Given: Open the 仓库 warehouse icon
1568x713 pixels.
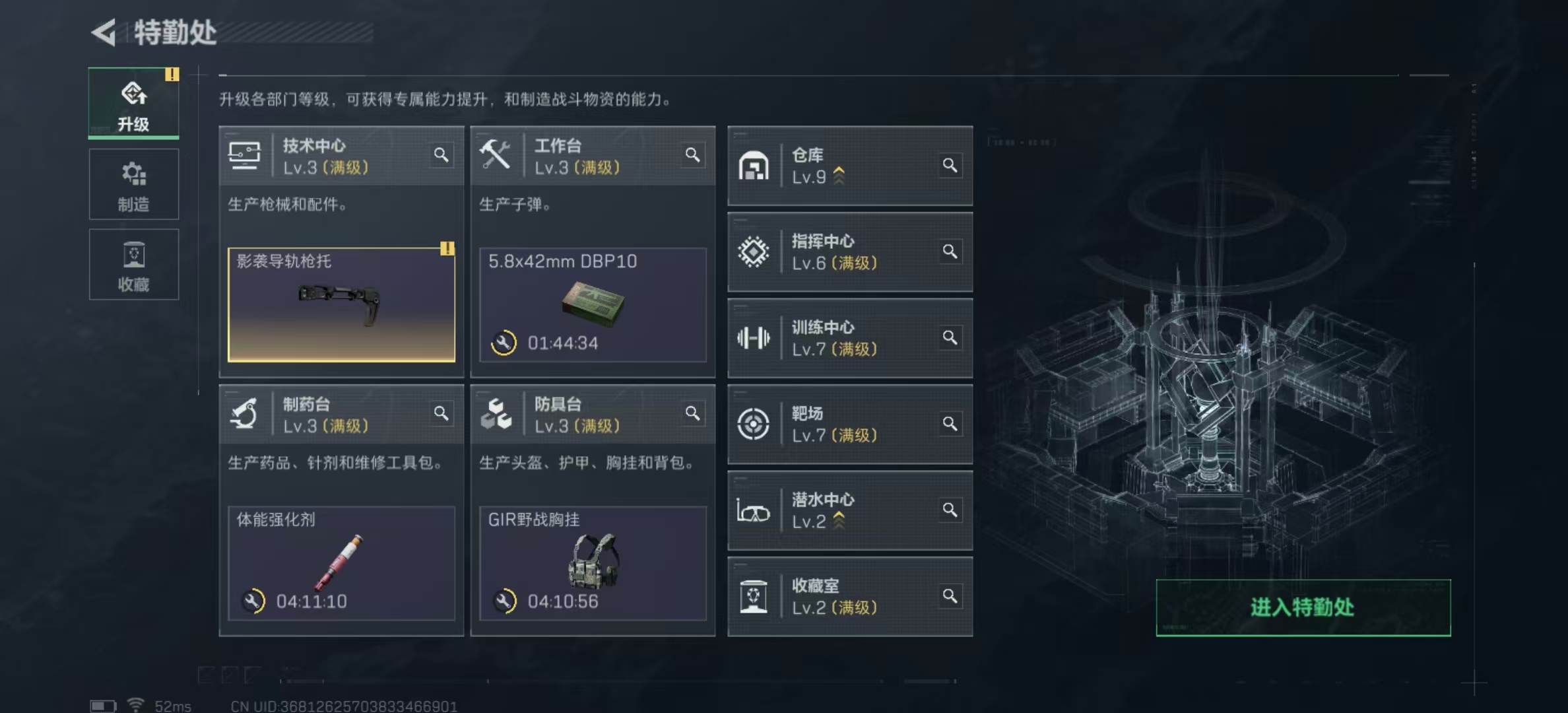Looking at the screenshot, I should tap(754, 166).
